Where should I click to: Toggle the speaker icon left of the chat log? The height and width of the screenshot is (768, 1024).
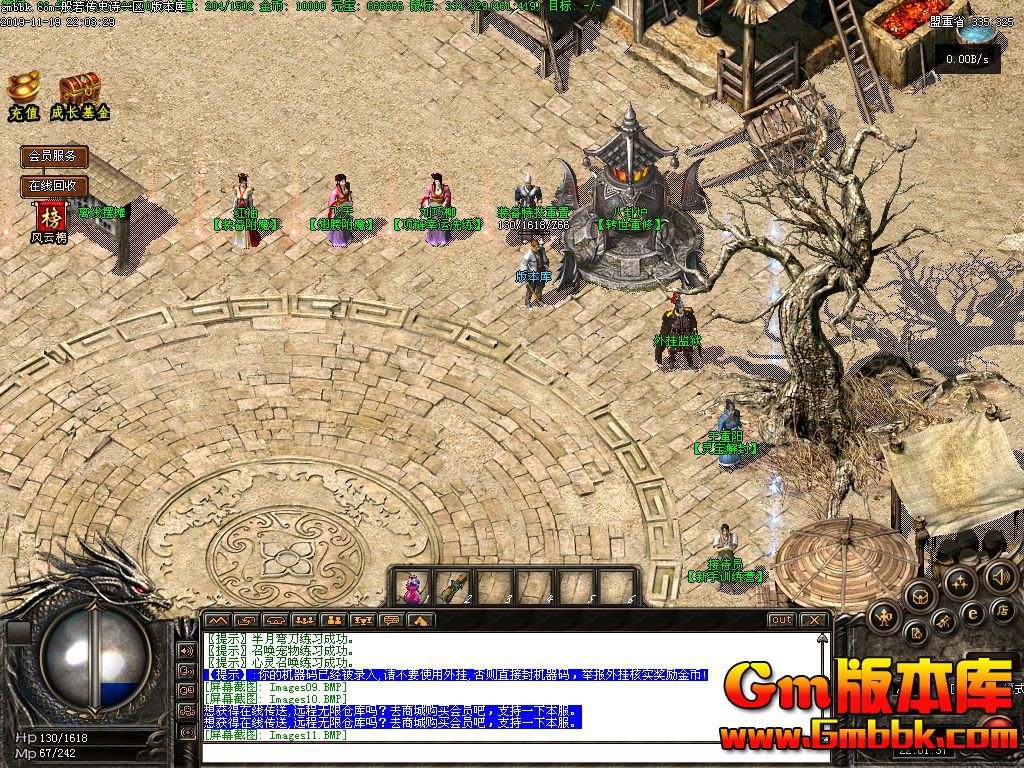tap(186, 650)
